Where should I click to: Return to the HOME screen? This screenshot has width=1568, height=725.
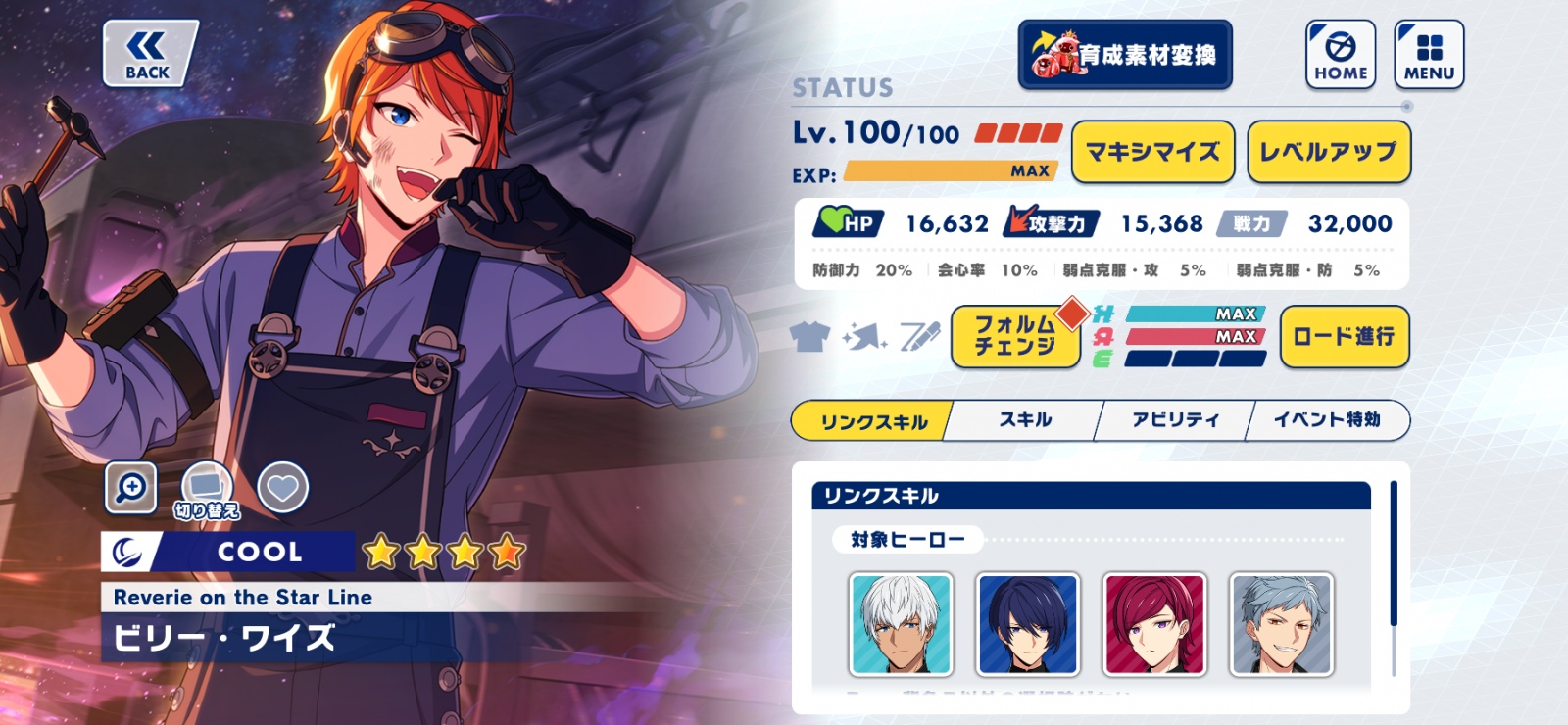click(1341, 55)
